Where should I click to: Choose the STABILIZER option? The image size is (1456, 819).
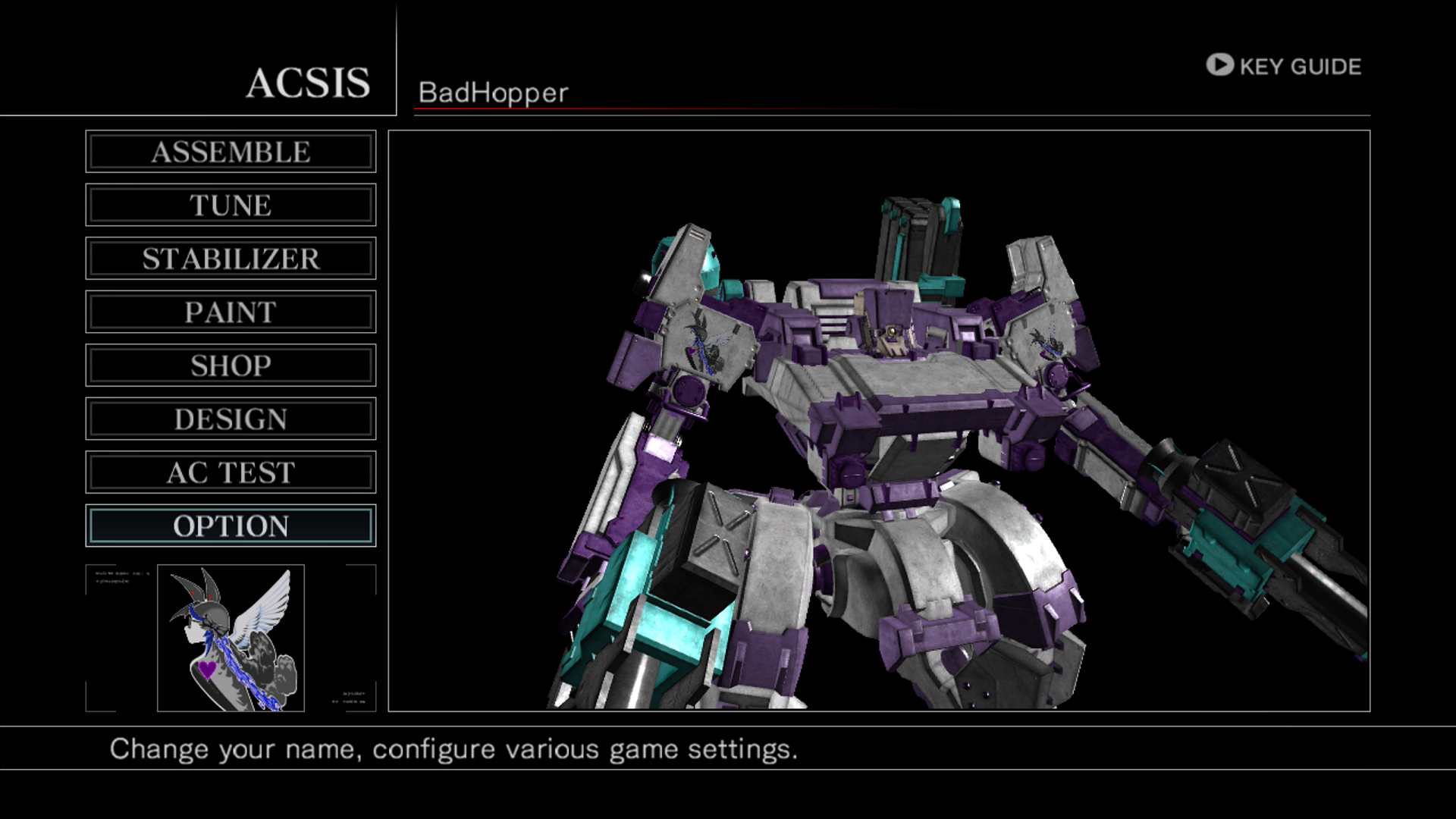[x=231, y=259]
